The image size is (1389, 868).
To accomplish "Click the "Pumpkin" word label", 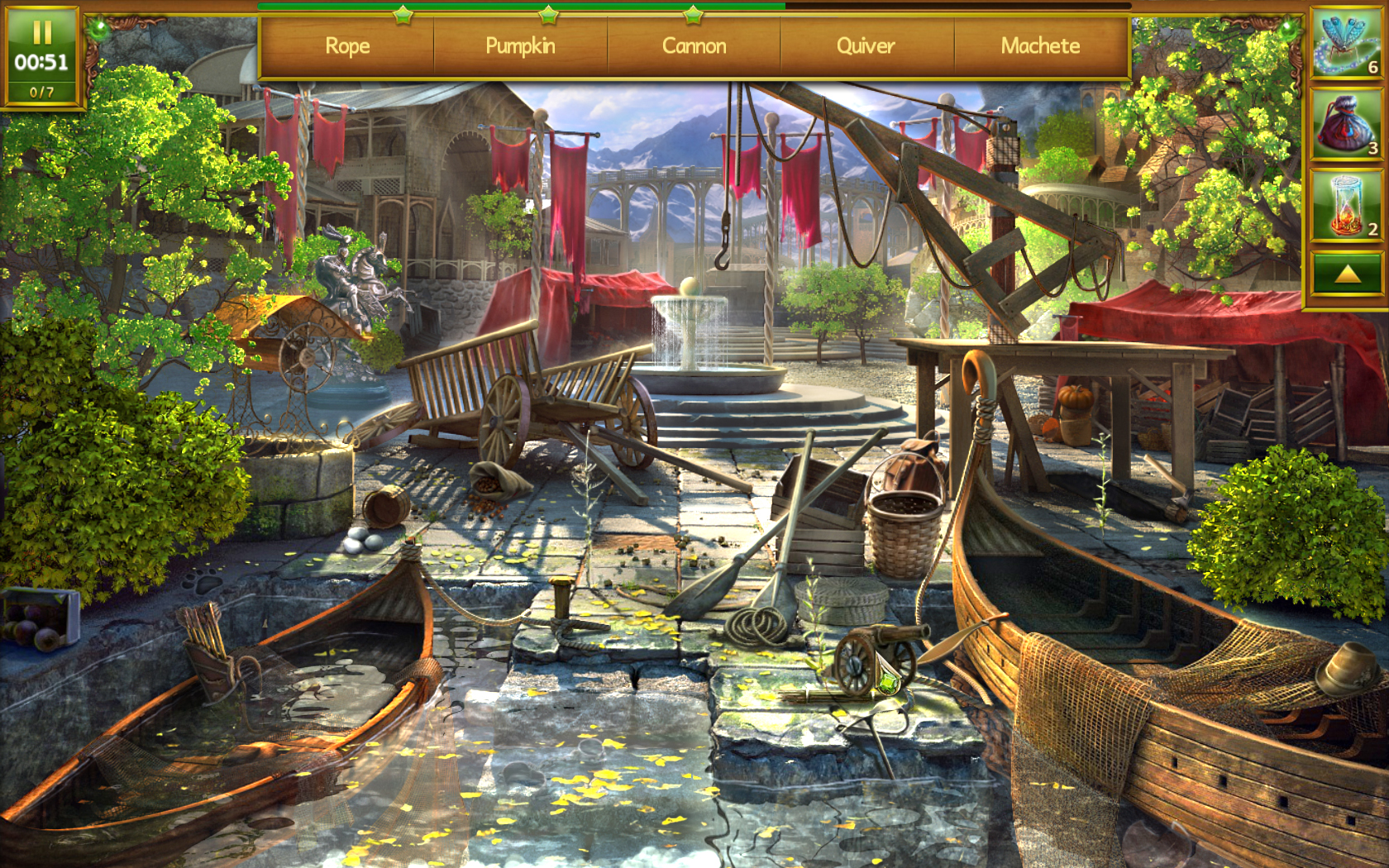I will pyautogui.click(x=521, y=47).
